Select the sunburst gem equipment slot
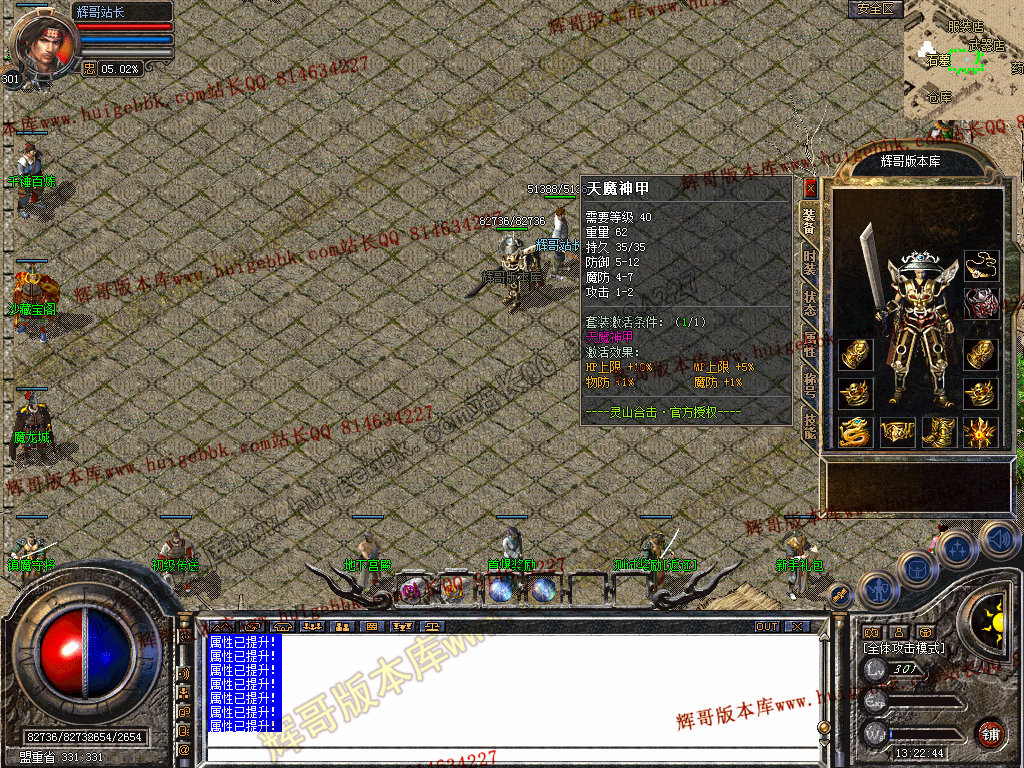Image resolution: width=1024 pixels, height=768 pixels. (980, 432)
